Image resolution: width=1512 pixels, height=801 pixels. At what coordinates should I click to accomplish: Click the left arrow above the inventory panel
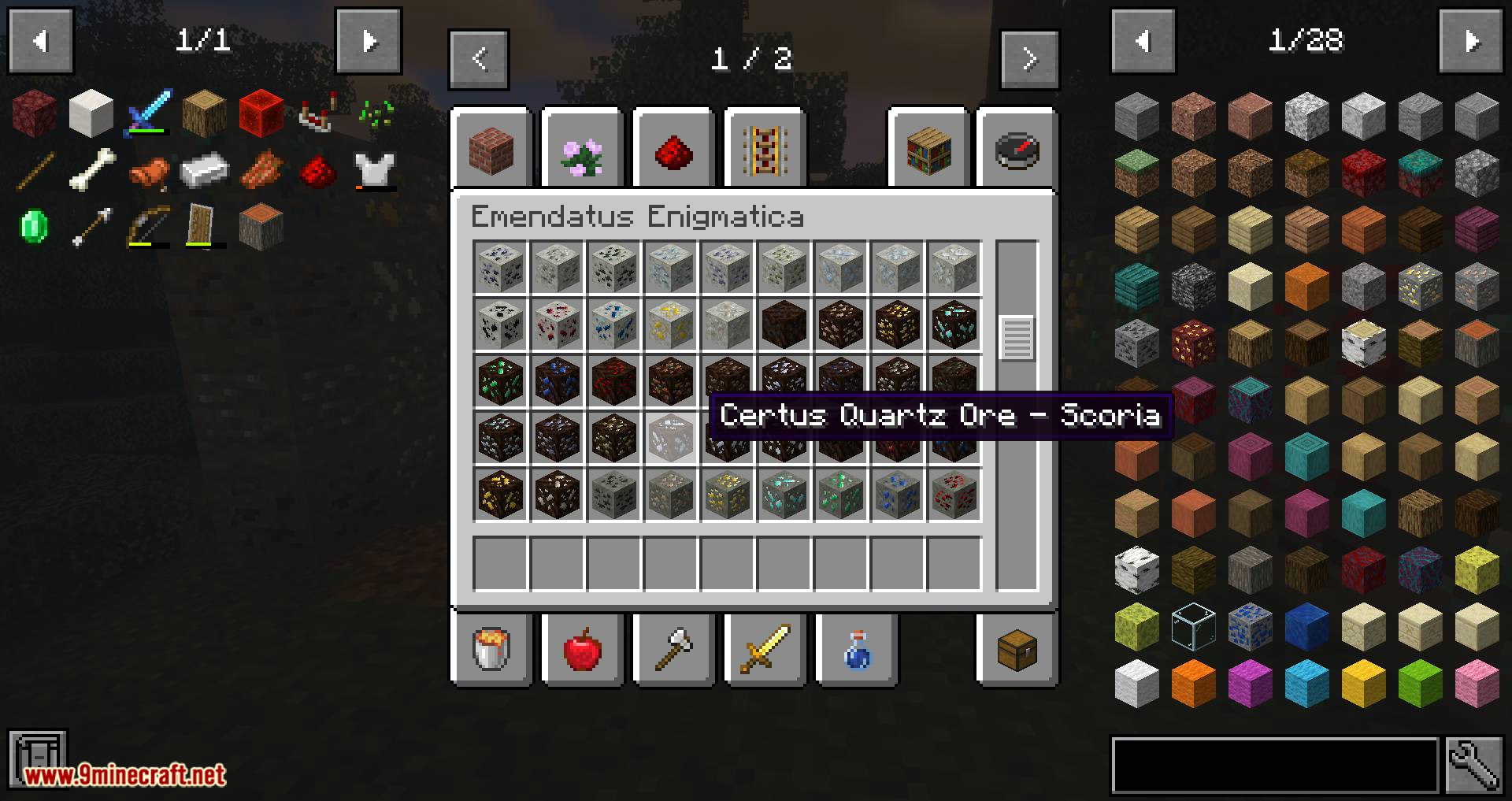pyautogui.click(x=40, y=41)
